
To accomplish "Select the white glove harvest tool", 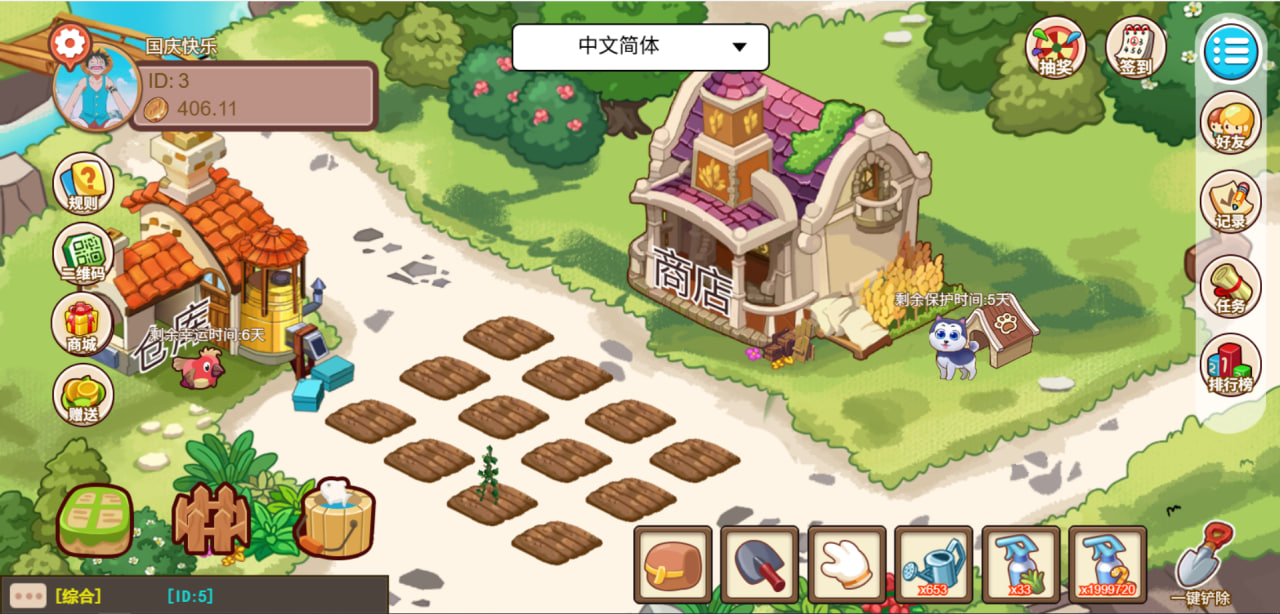I will pos(846,565).
